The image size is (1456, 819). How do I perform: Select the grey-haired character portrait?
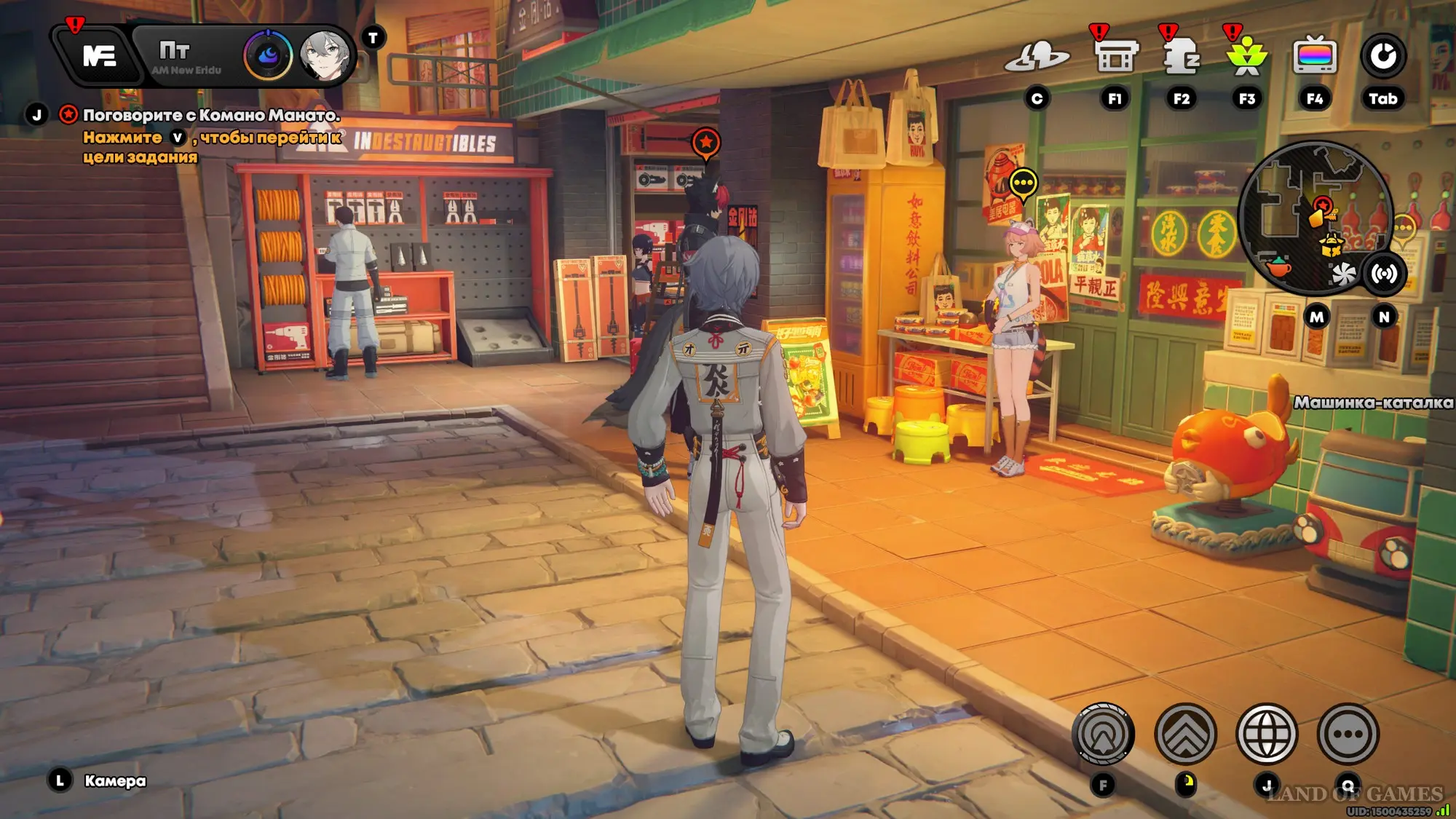coord(324,55)
